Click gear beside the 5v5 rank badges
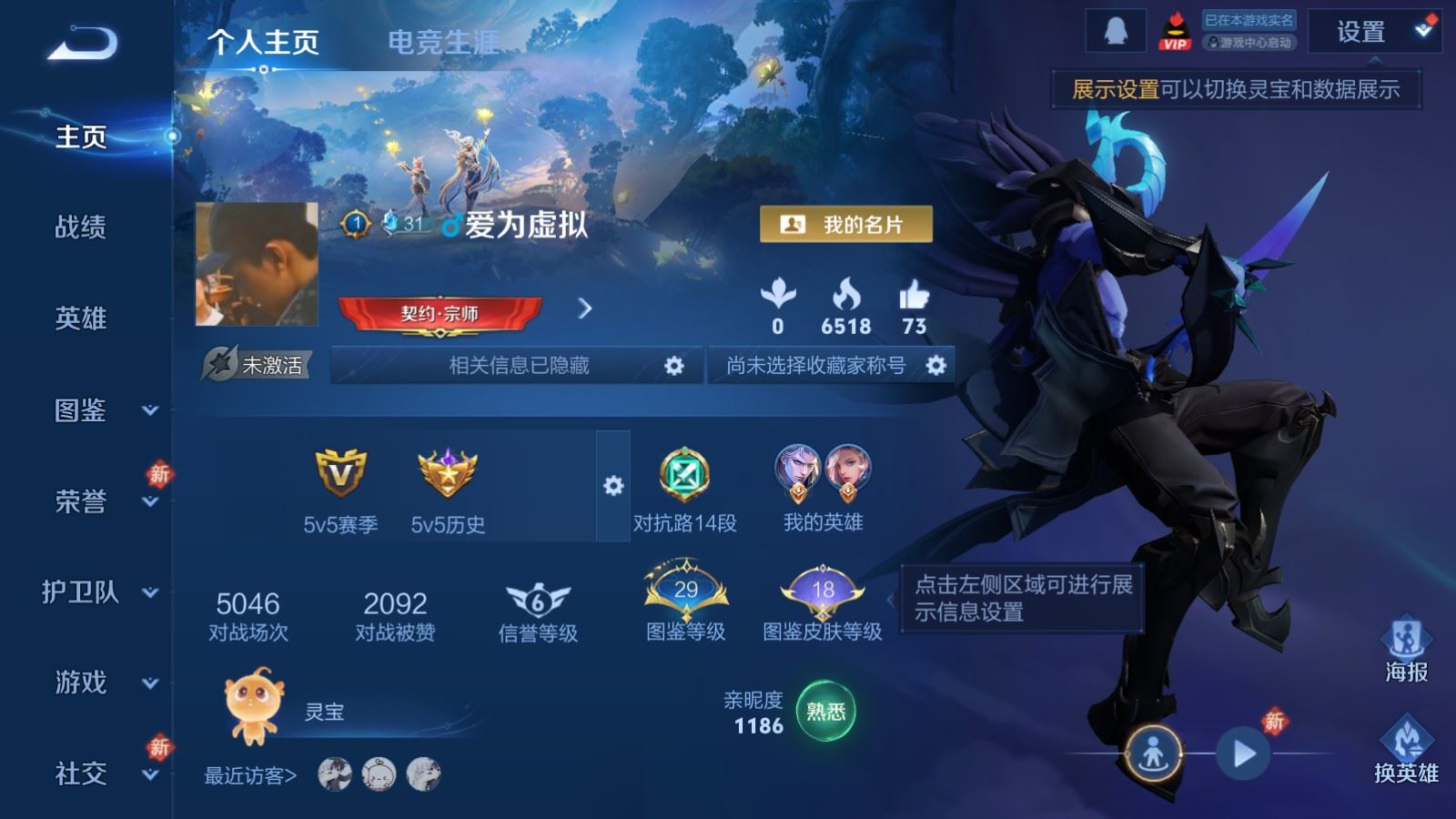 [613, 486]
